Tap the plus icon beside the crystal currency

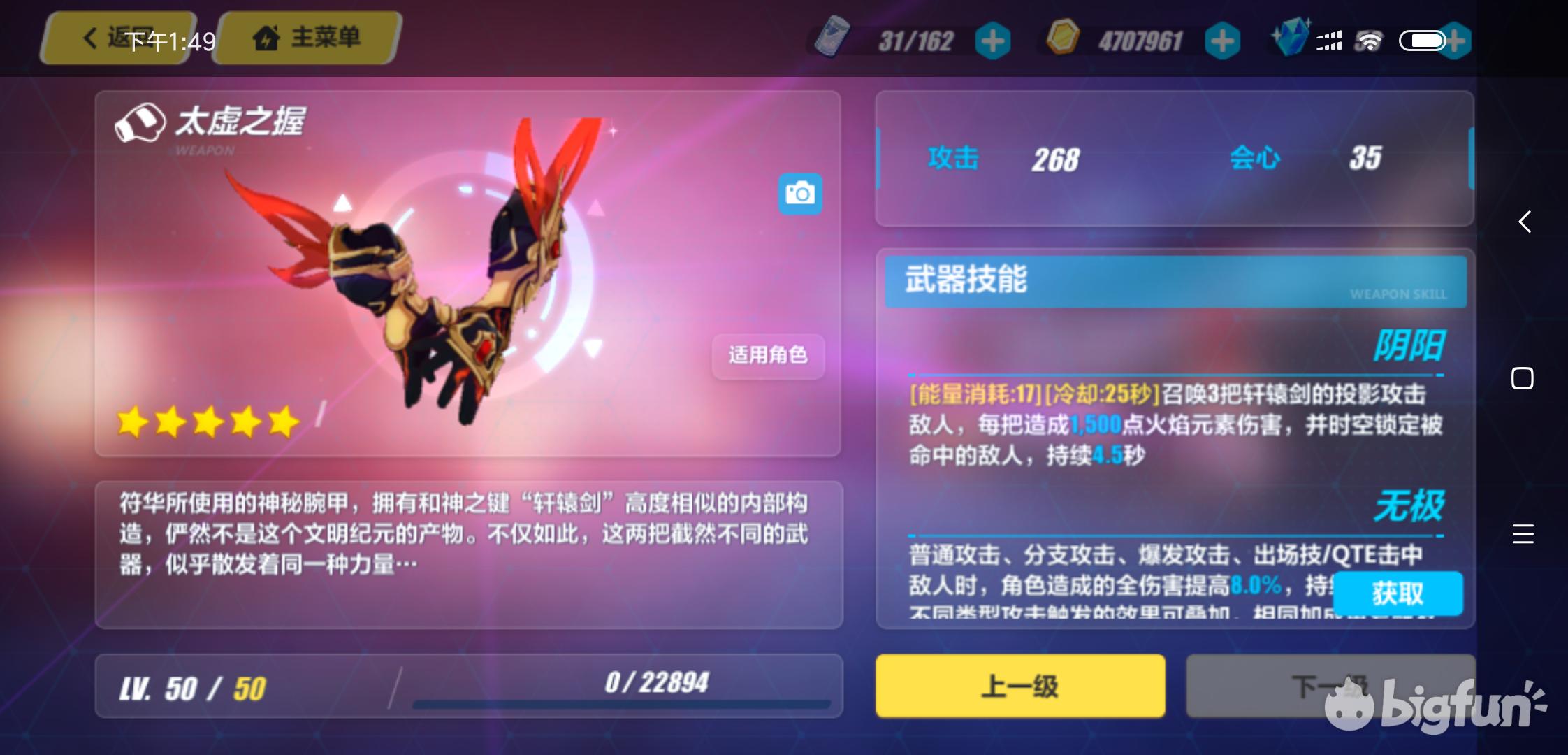click(x=1457, y=40)
